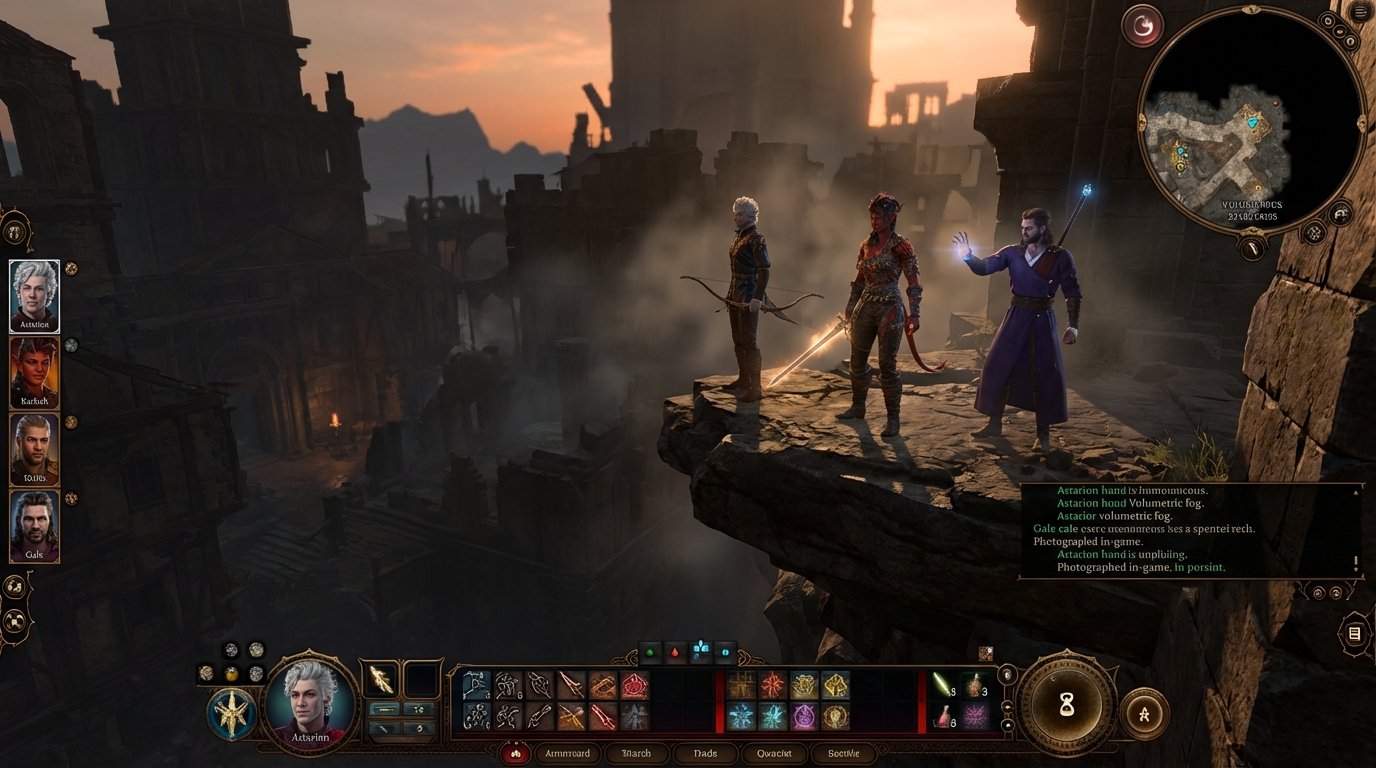The image size is (1376, 768).
Task: Toggle the green reaction indicator above the hotbar
Action: click(x=650, y=651)
